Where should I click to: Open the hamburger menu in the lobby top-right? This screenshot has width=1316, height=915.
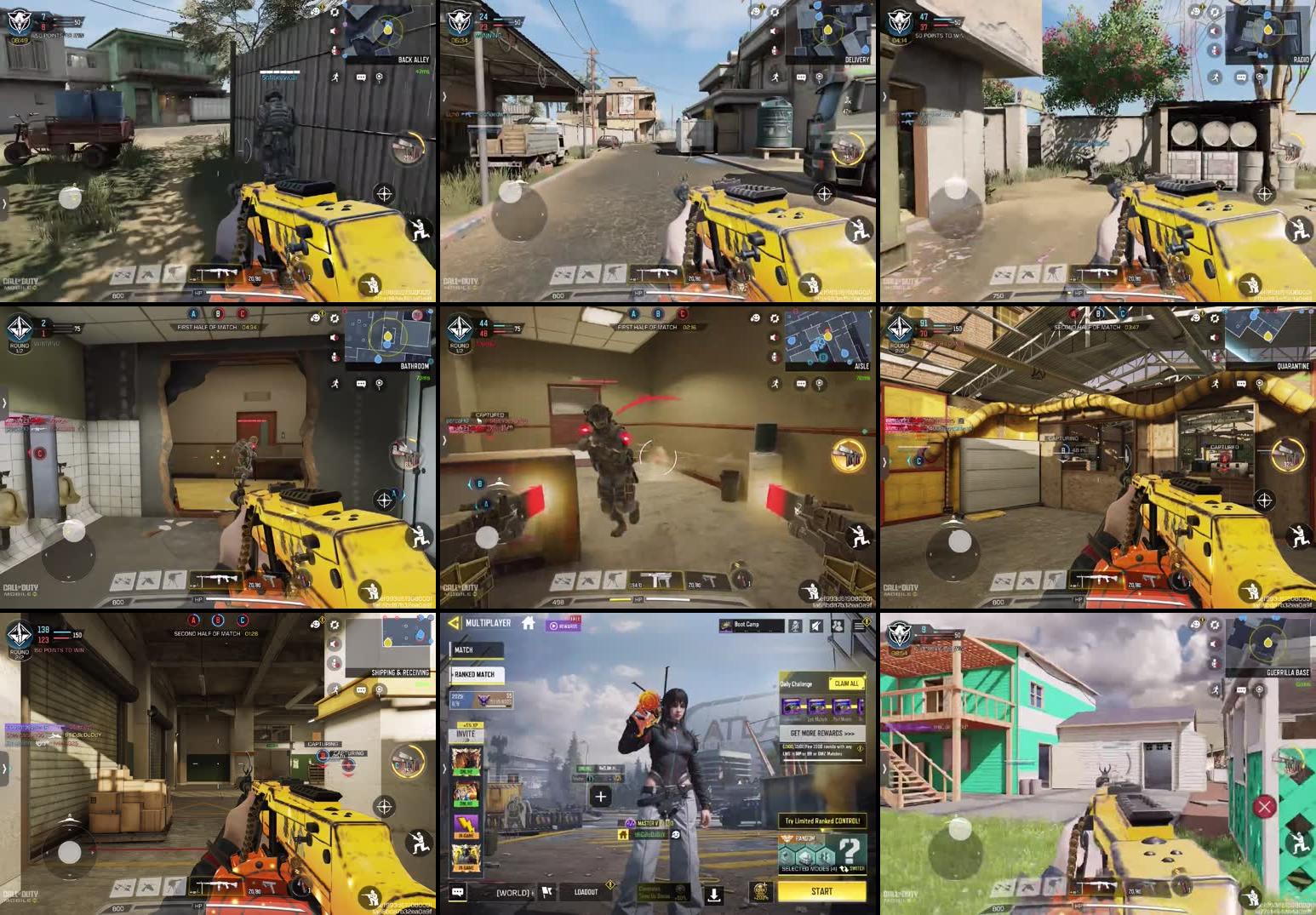click(860, 624)
